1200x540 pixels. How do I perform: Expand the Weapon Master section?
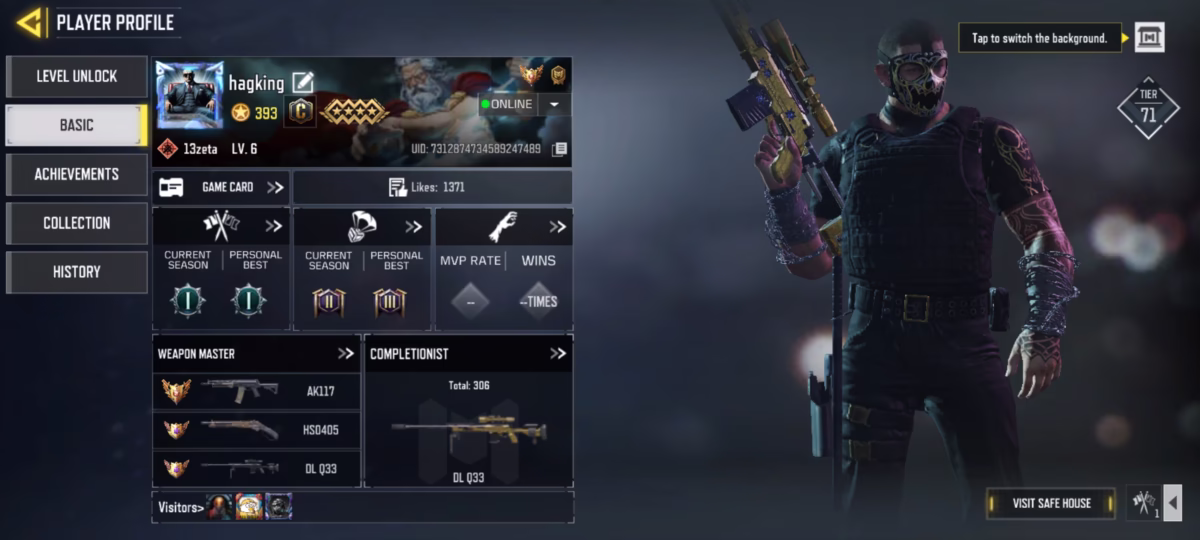(x=346, y=353)
